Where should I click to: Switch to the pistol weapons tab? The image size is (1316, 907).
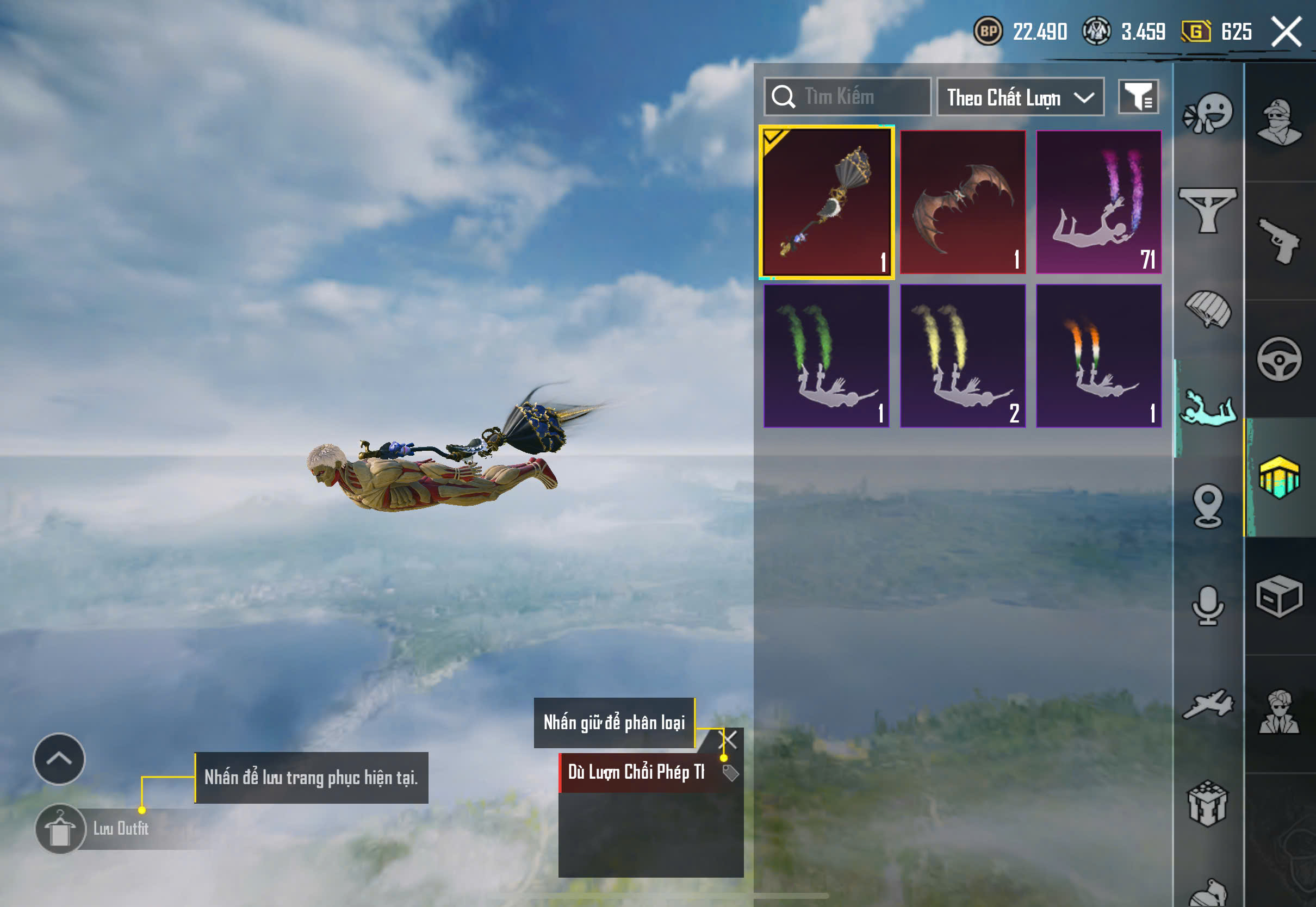coord(1279,241)
